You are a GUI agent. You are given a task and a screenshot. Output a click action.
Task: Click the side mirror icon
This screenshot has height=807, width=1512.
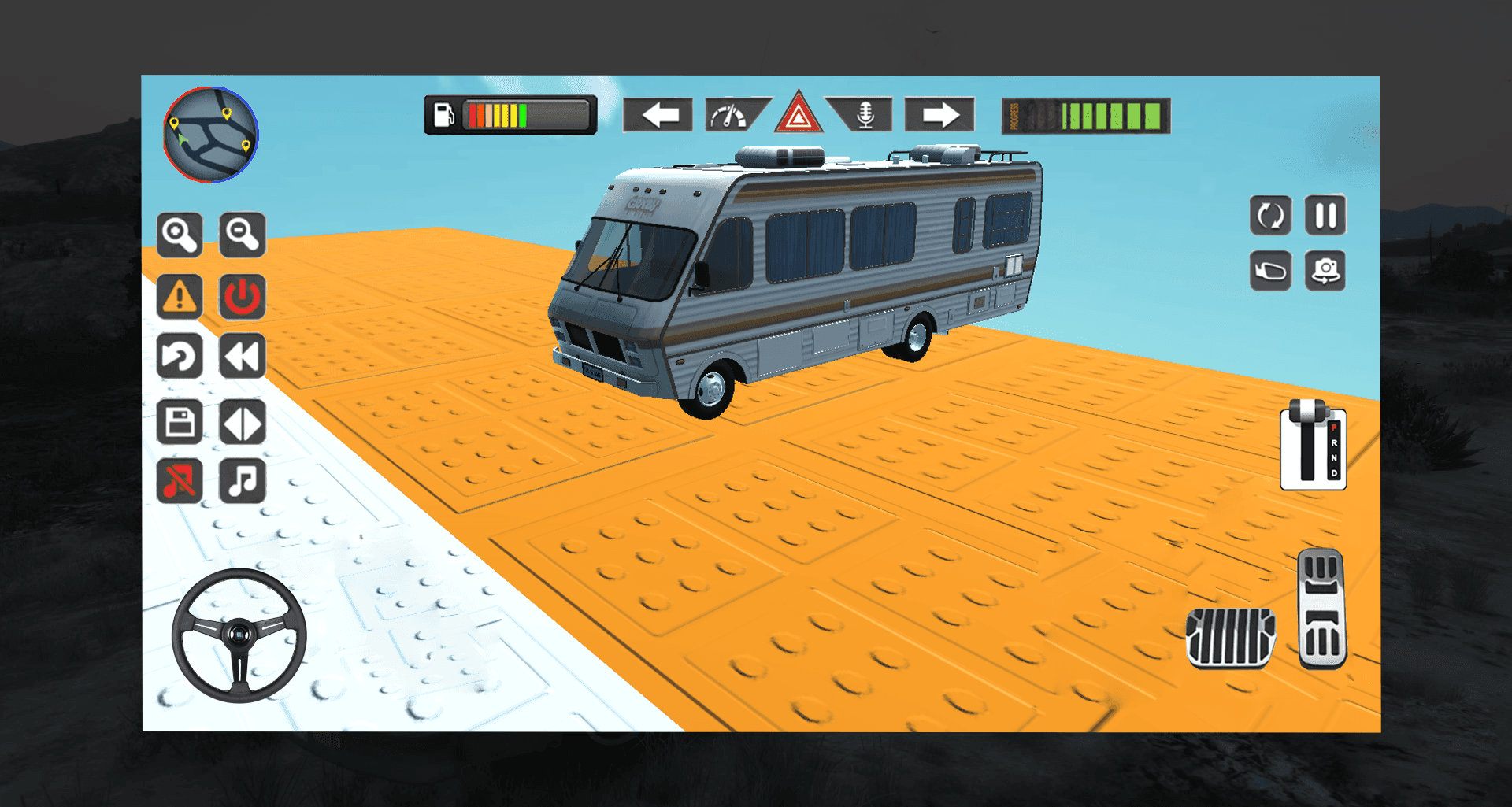[x=1271, y=270]
